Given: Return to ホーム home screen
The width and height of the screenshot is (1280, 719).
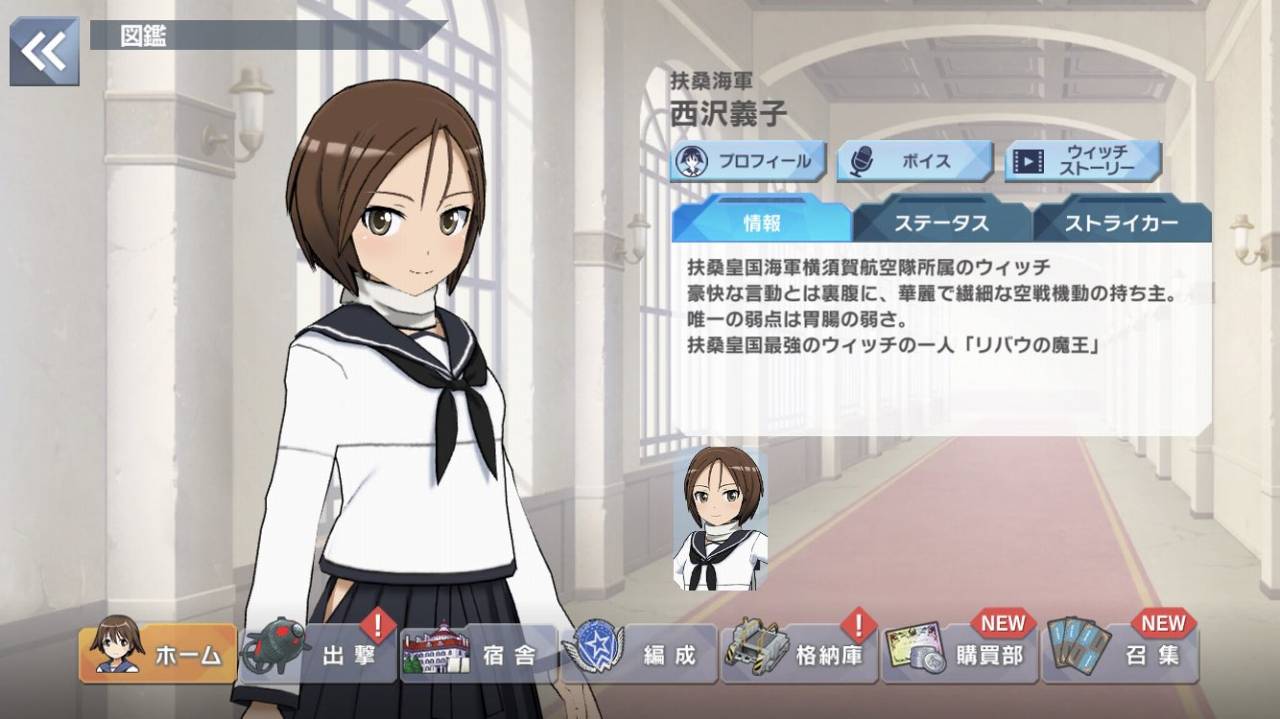Looking at the screenshot, I should [x=158, y=654].
